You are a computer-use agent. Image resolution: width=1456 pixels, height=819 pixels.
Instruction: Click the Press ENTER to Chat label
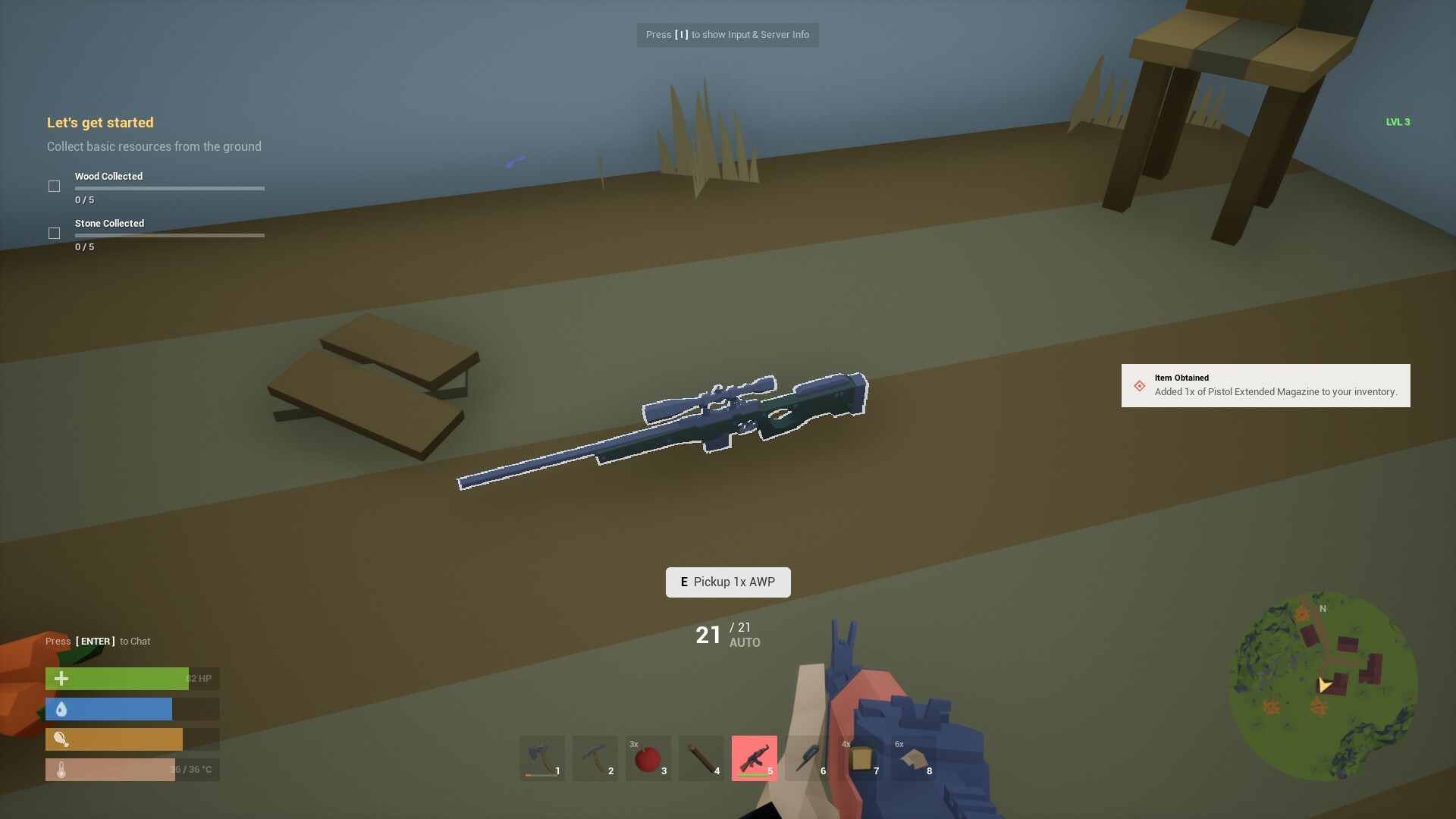point(98,641)
